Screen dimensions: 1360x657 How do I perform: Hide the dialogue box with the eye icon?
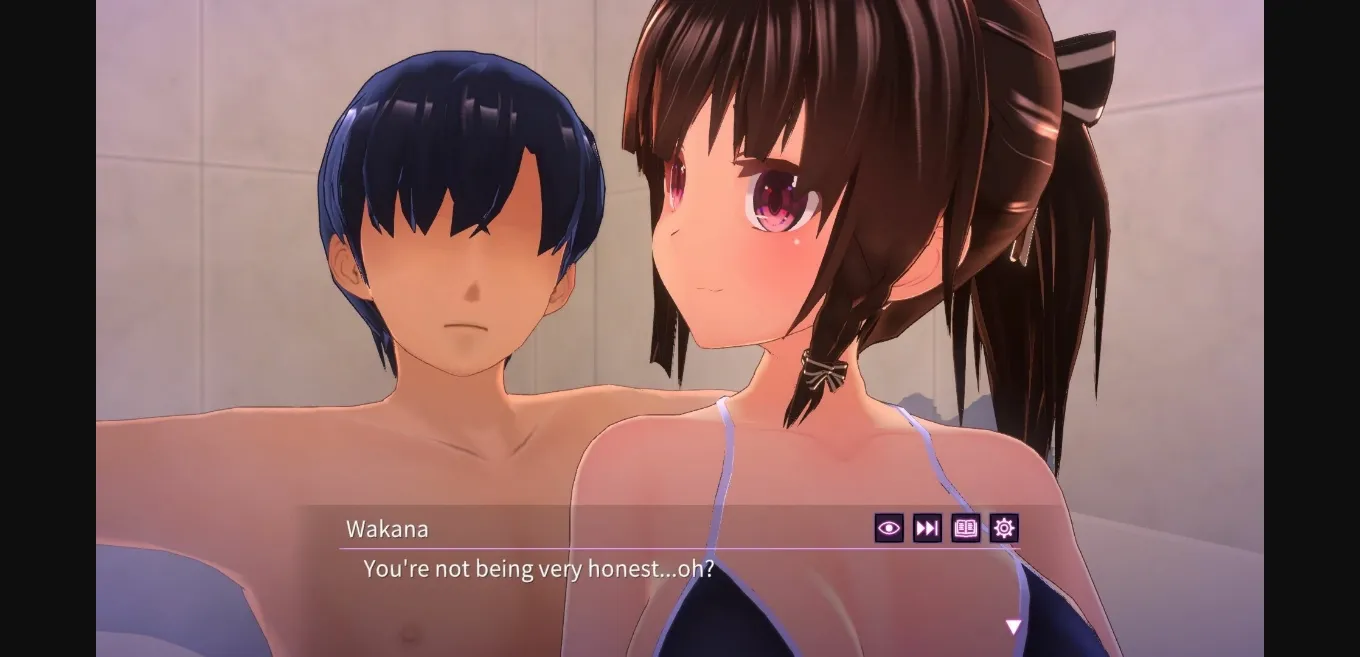[888, 528]
